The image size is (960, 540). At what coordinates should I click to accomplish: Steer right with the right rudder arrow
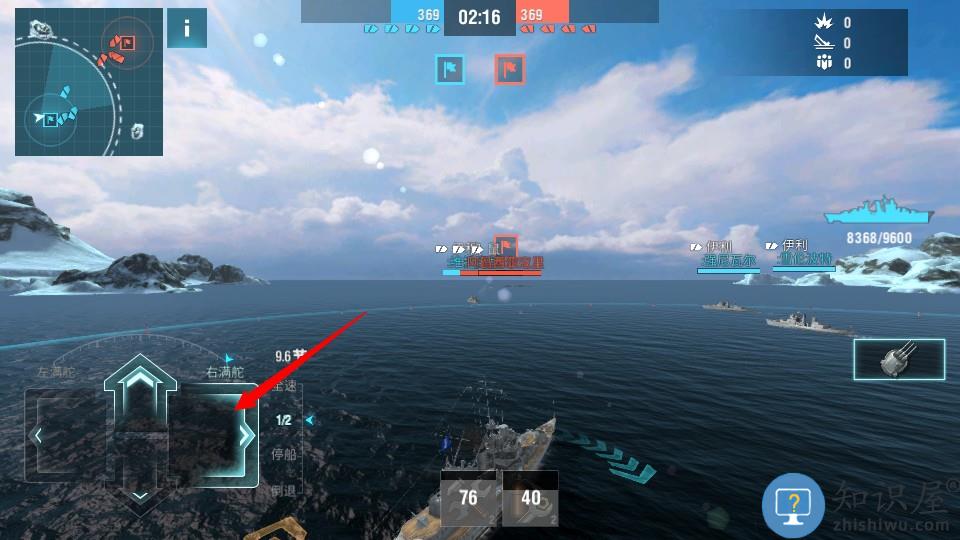(246, 436)
